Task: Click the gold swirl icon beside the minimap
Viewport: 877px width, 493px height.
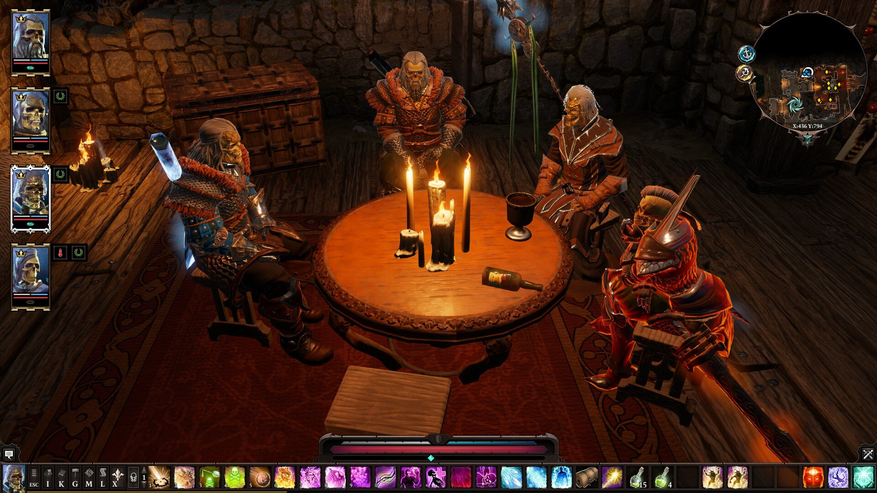Action: [744, 73]
